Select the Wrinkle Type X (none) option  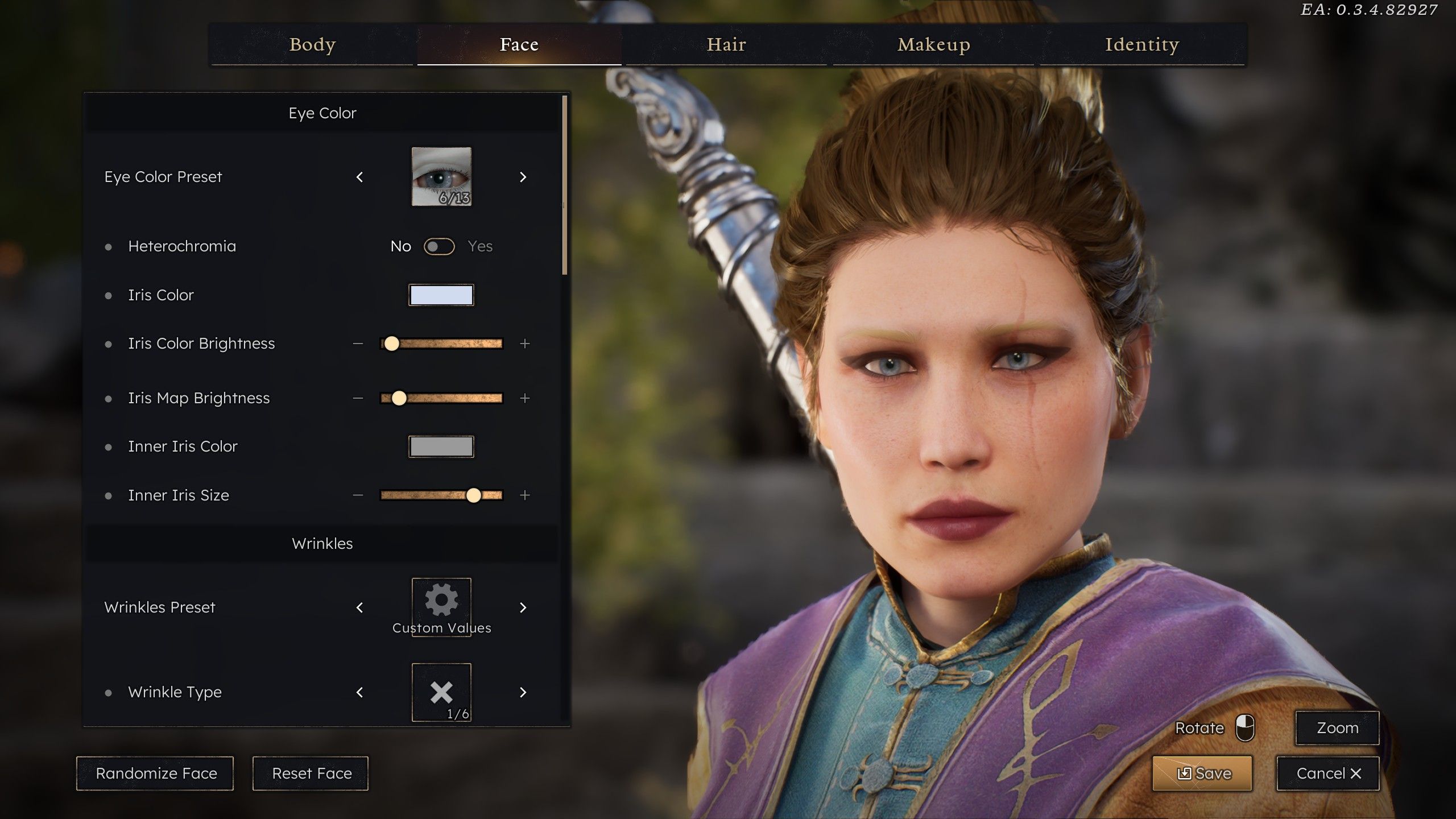(x=441, y=692)
